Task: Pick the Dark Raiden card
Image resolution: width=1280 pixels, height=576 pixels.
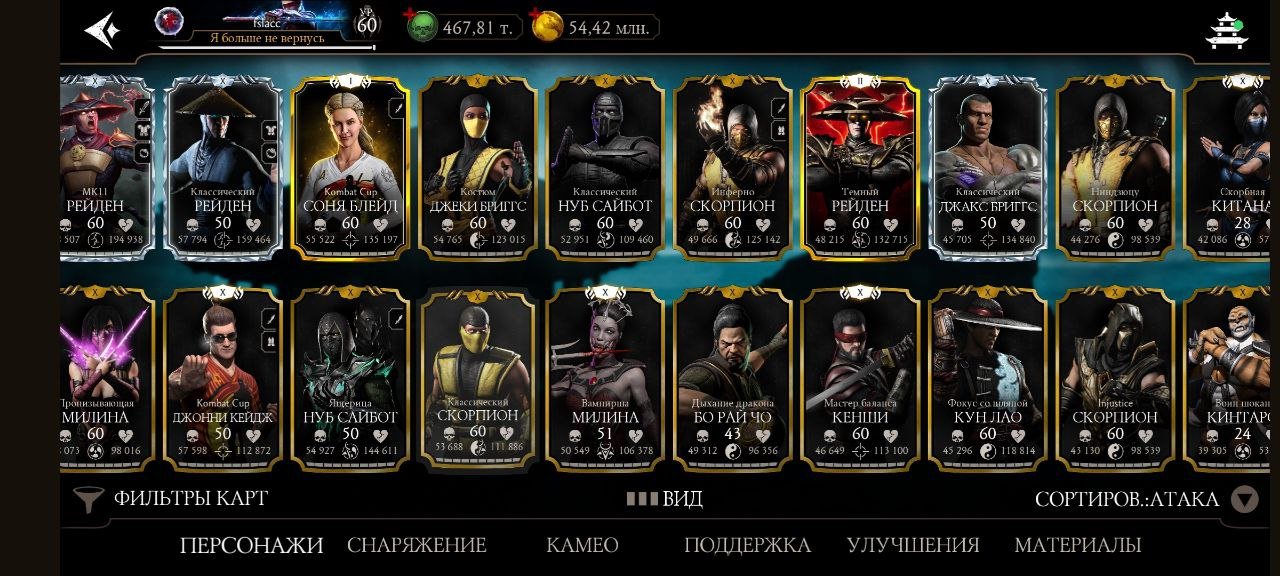Action: point(860,167)
